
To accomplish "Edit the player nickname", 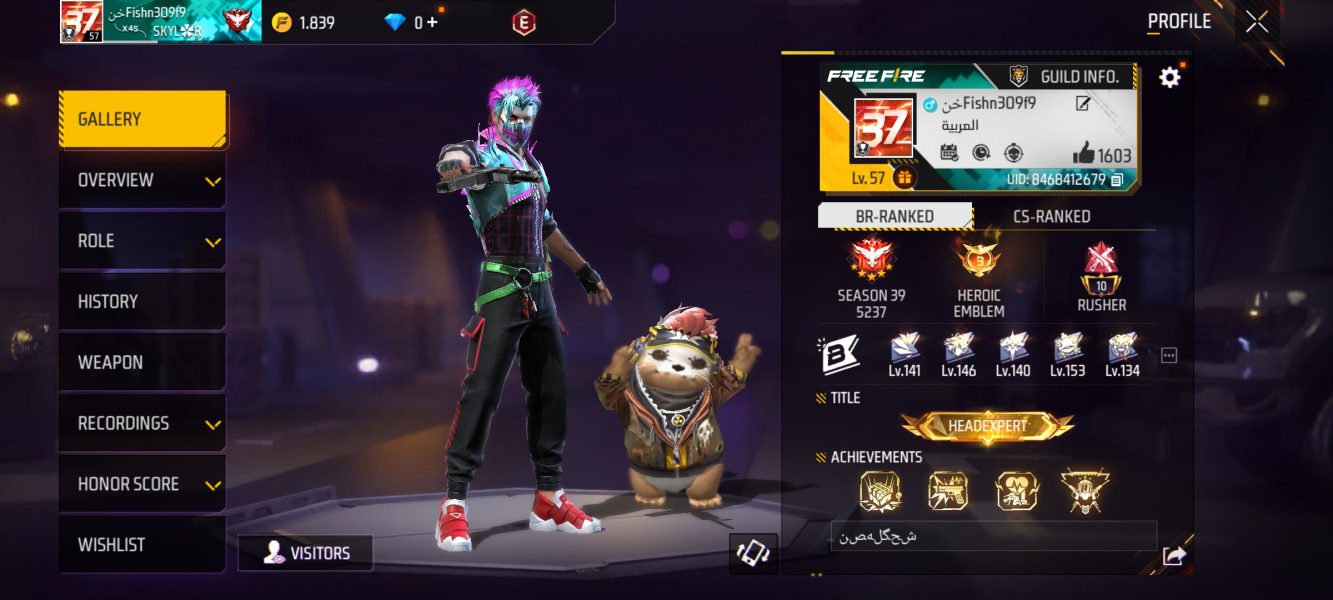I will point(1083,103).
